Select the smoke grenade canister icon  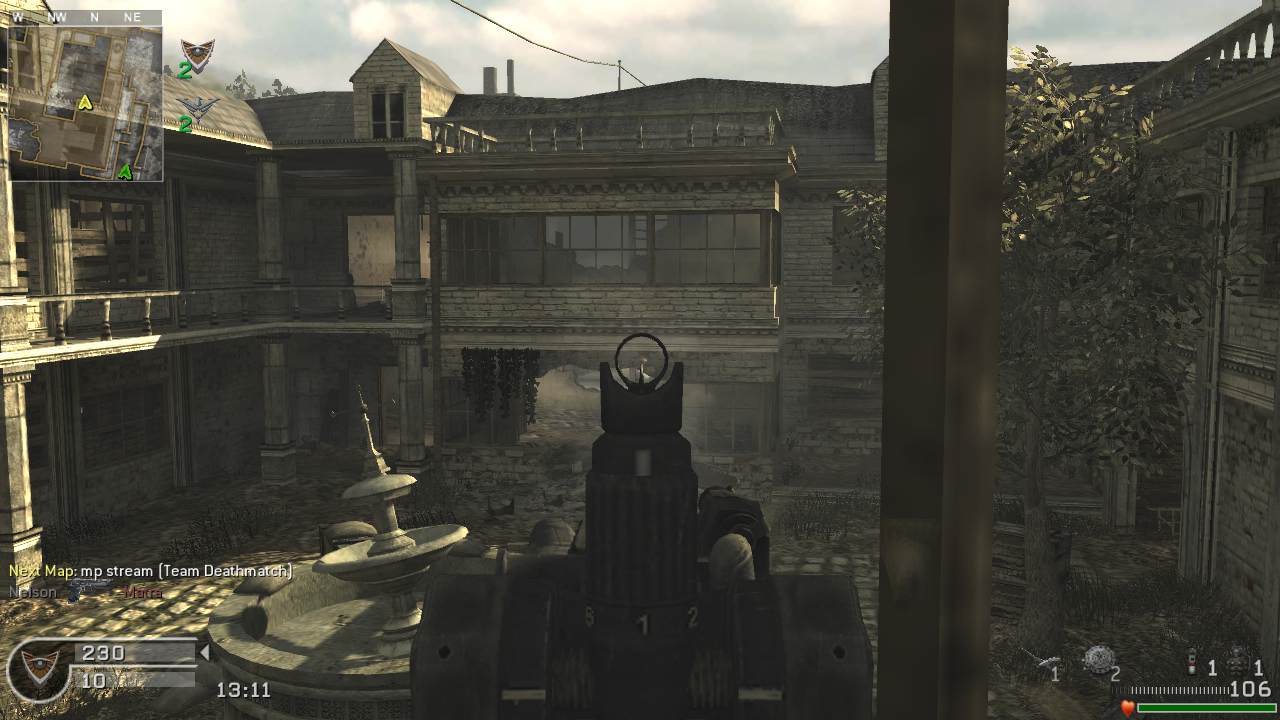(x=1190, y=665)
